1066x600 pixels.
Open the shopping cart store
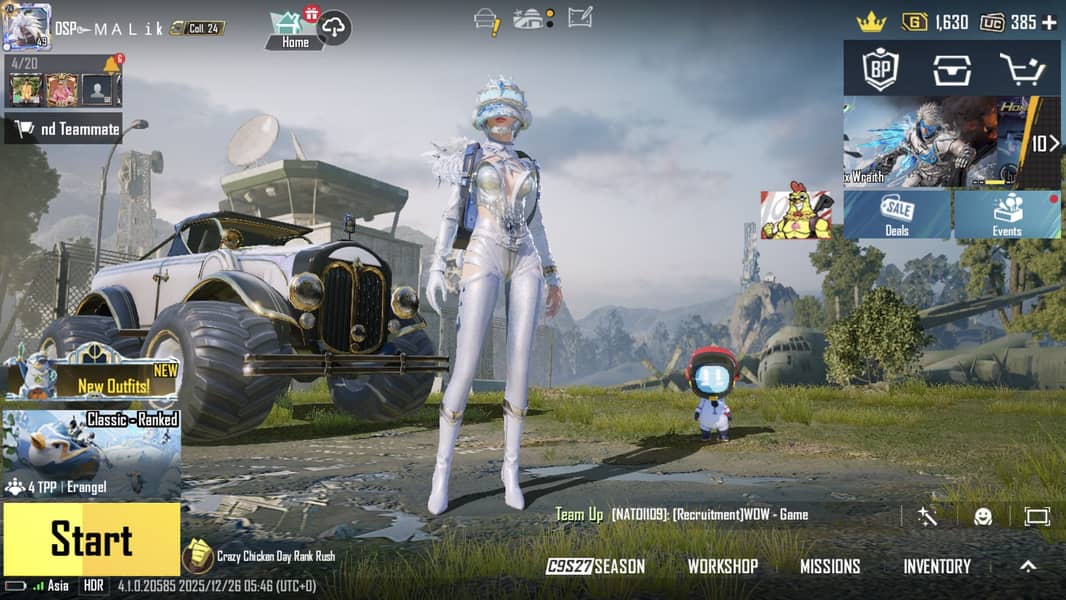click(x=1021, y=69)
